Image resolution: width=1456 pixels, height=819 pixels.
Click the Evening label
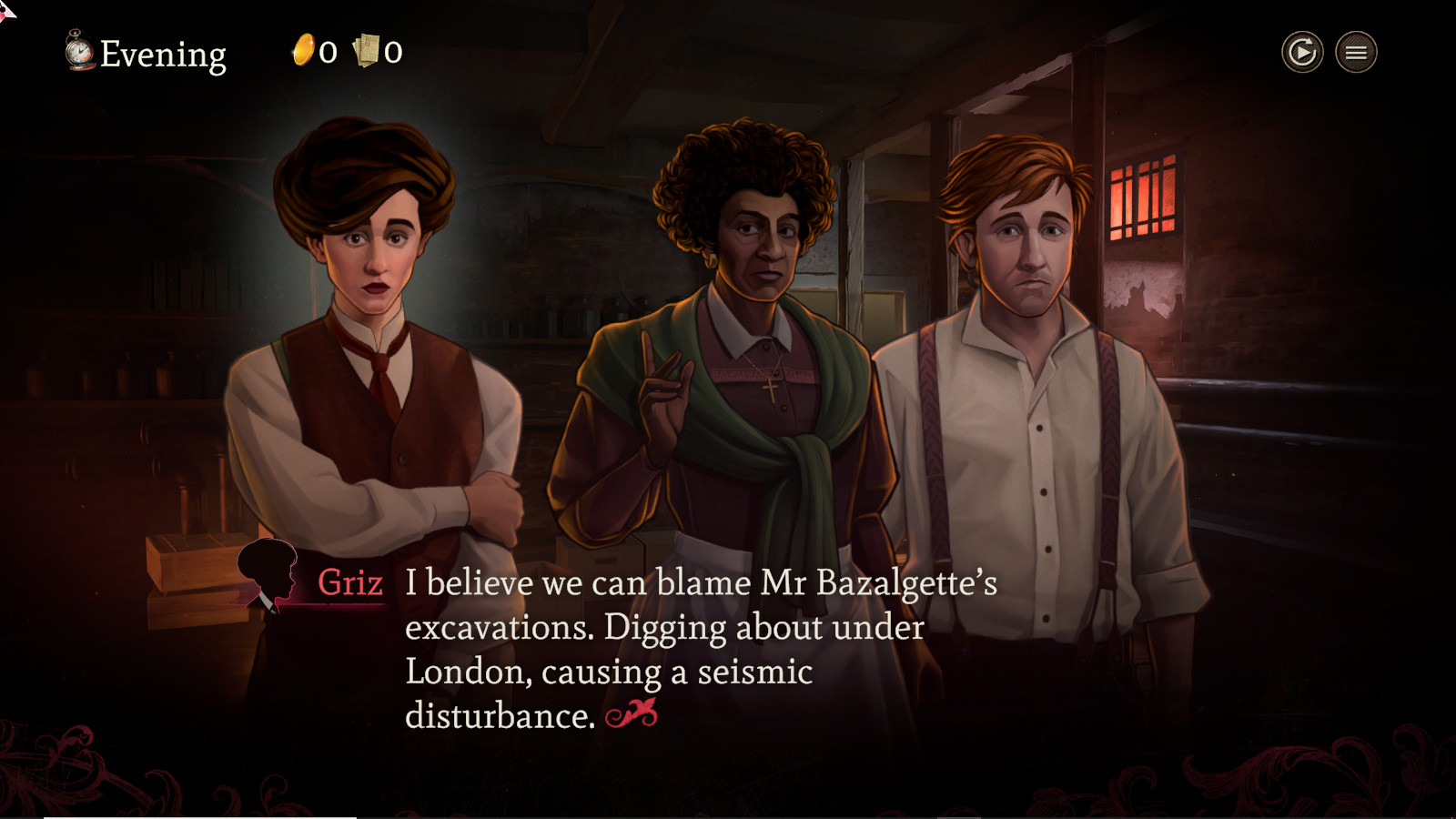162,55
